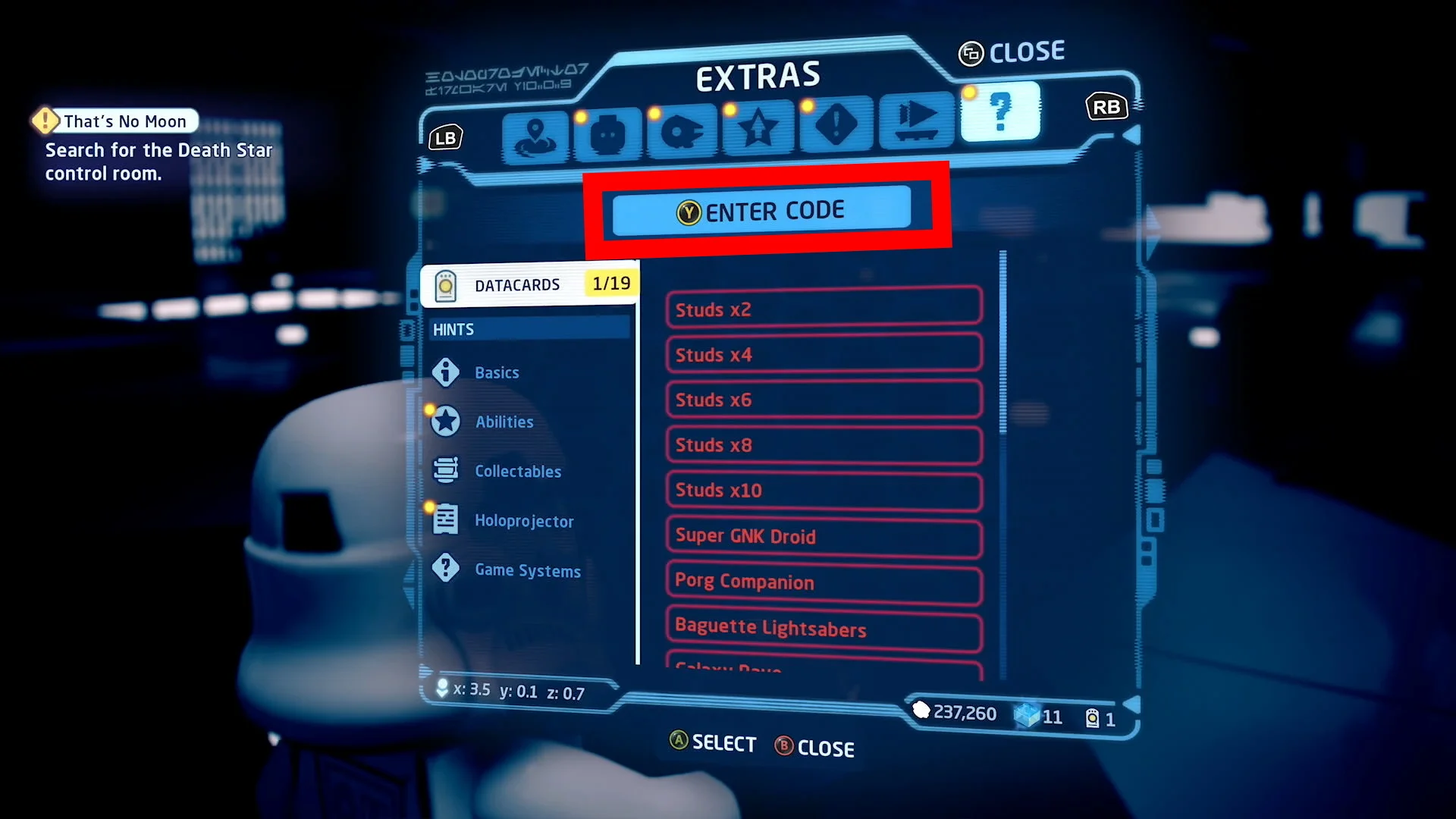Select the star achievements tab icon
1456x819 pixels.
pyautogui.click(x=758, y=126)
